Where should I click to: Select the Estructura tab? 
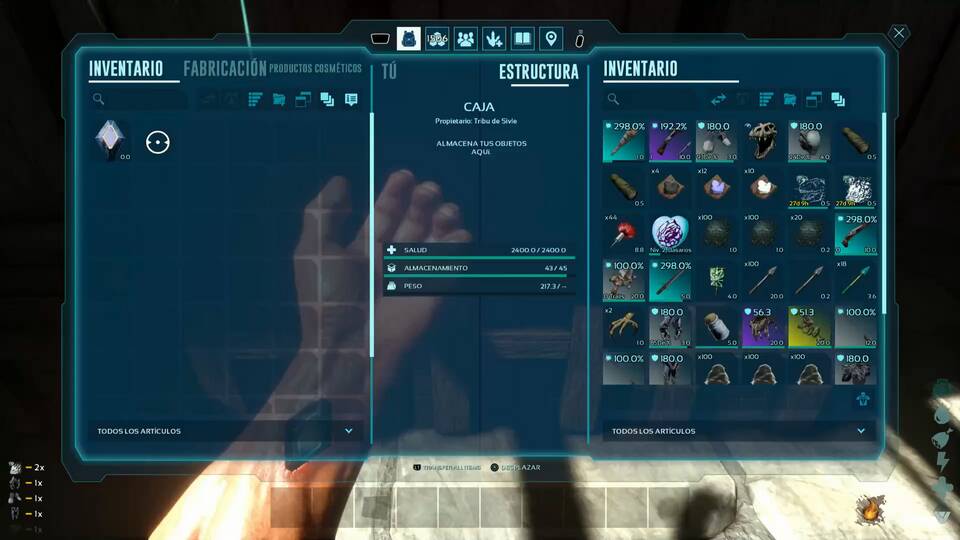(538, 72)
